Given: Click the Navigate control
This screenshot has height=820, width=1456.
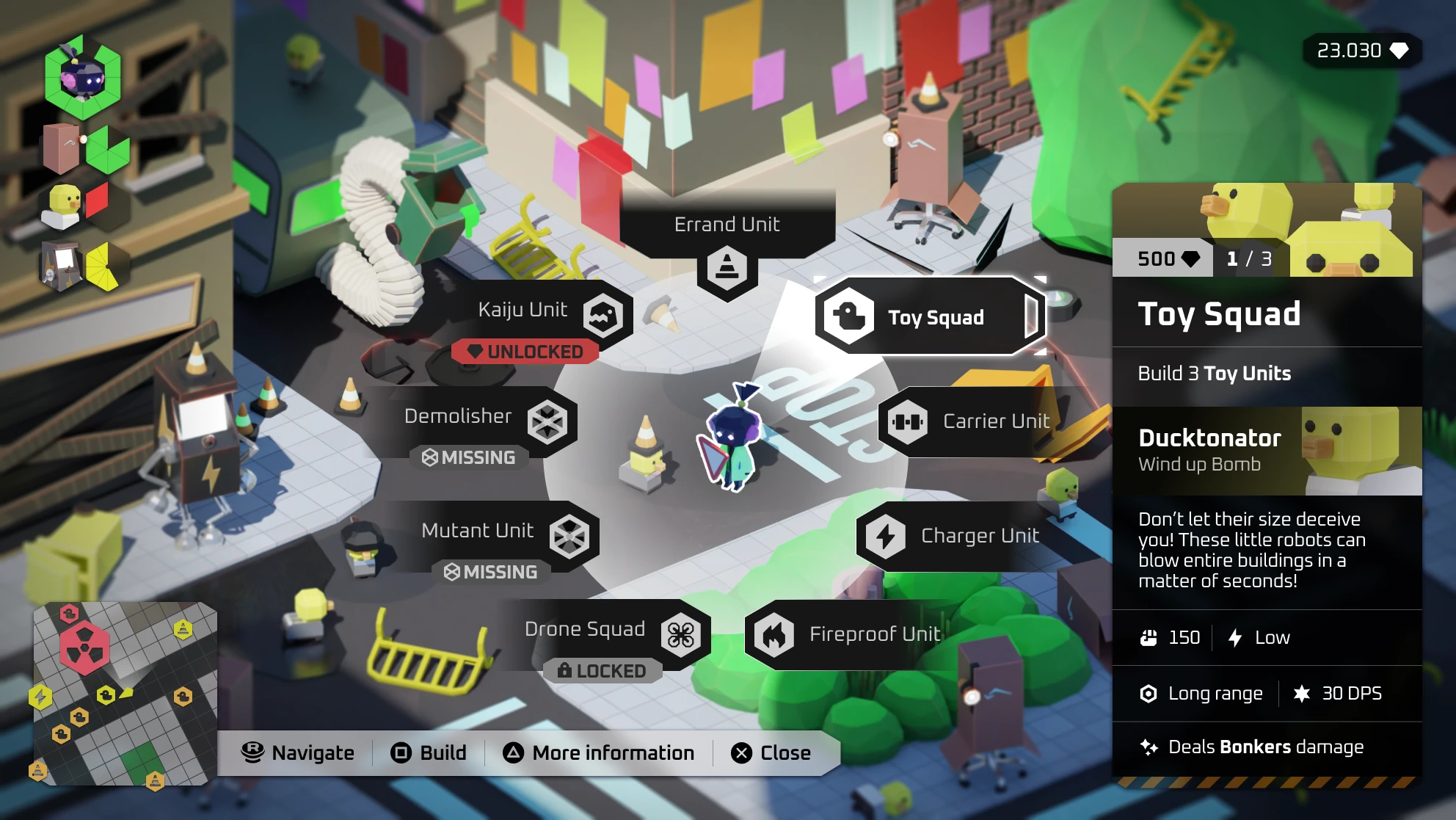Looking at the screenshot, I should (299, 752).
